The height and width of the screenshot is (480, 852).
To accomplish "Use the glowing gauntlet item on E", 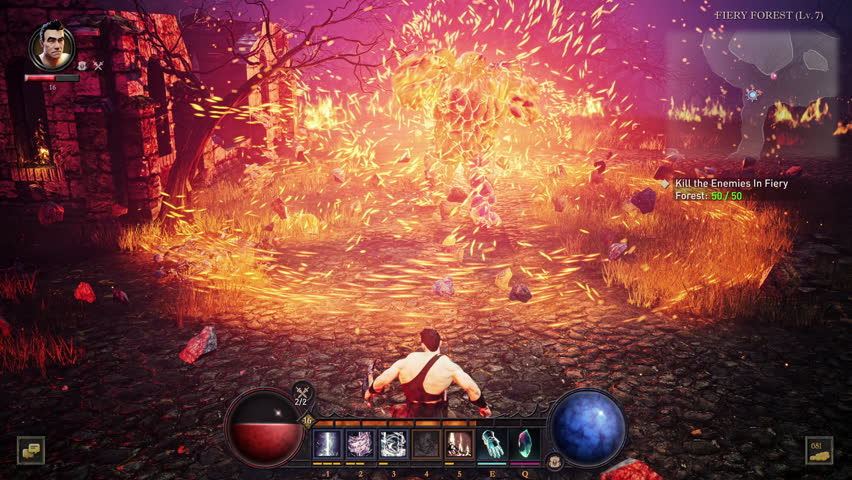I will [492, 444].
